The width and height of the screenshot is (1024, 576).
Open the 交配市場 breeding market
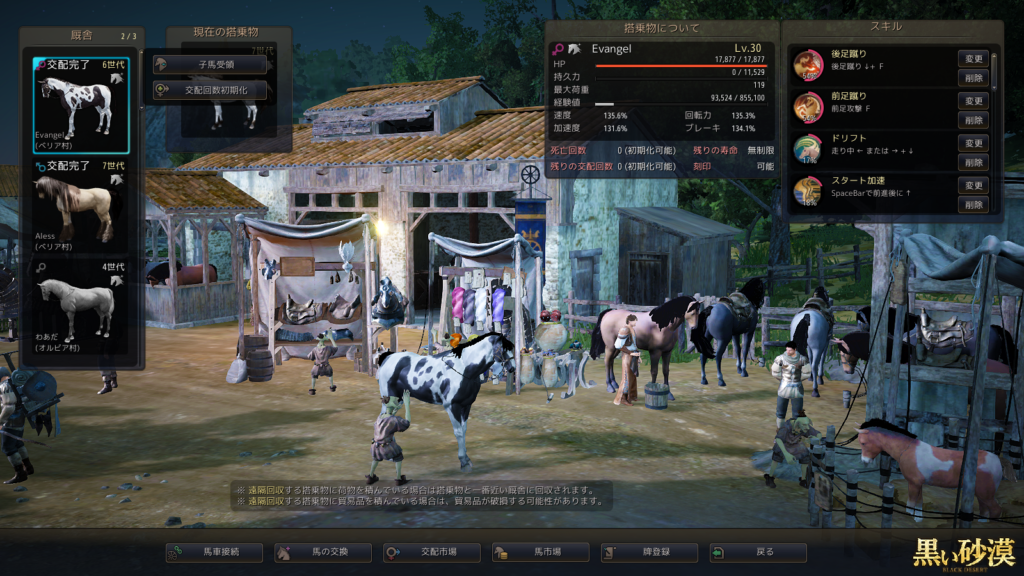432,552
